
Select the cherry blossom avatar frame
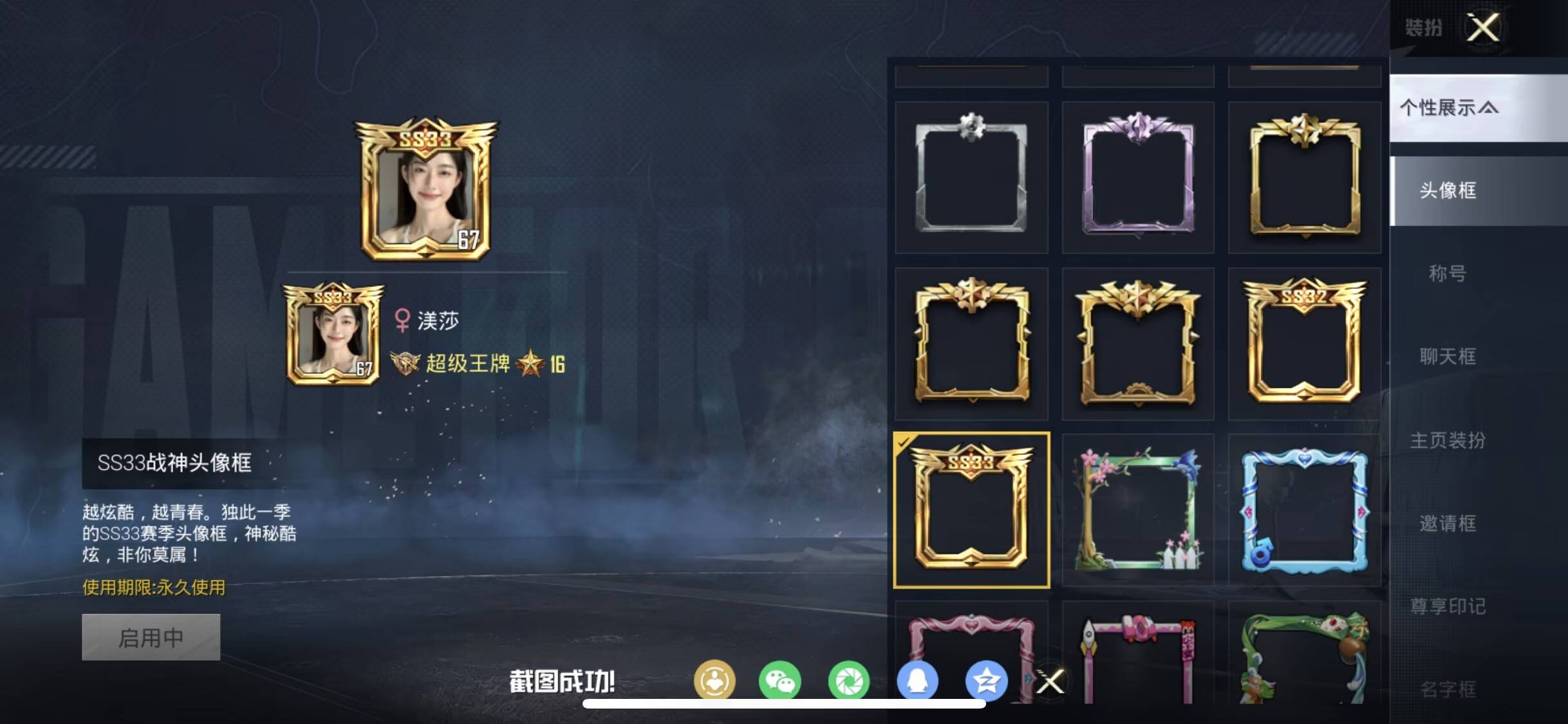(x=1138, y=508)
